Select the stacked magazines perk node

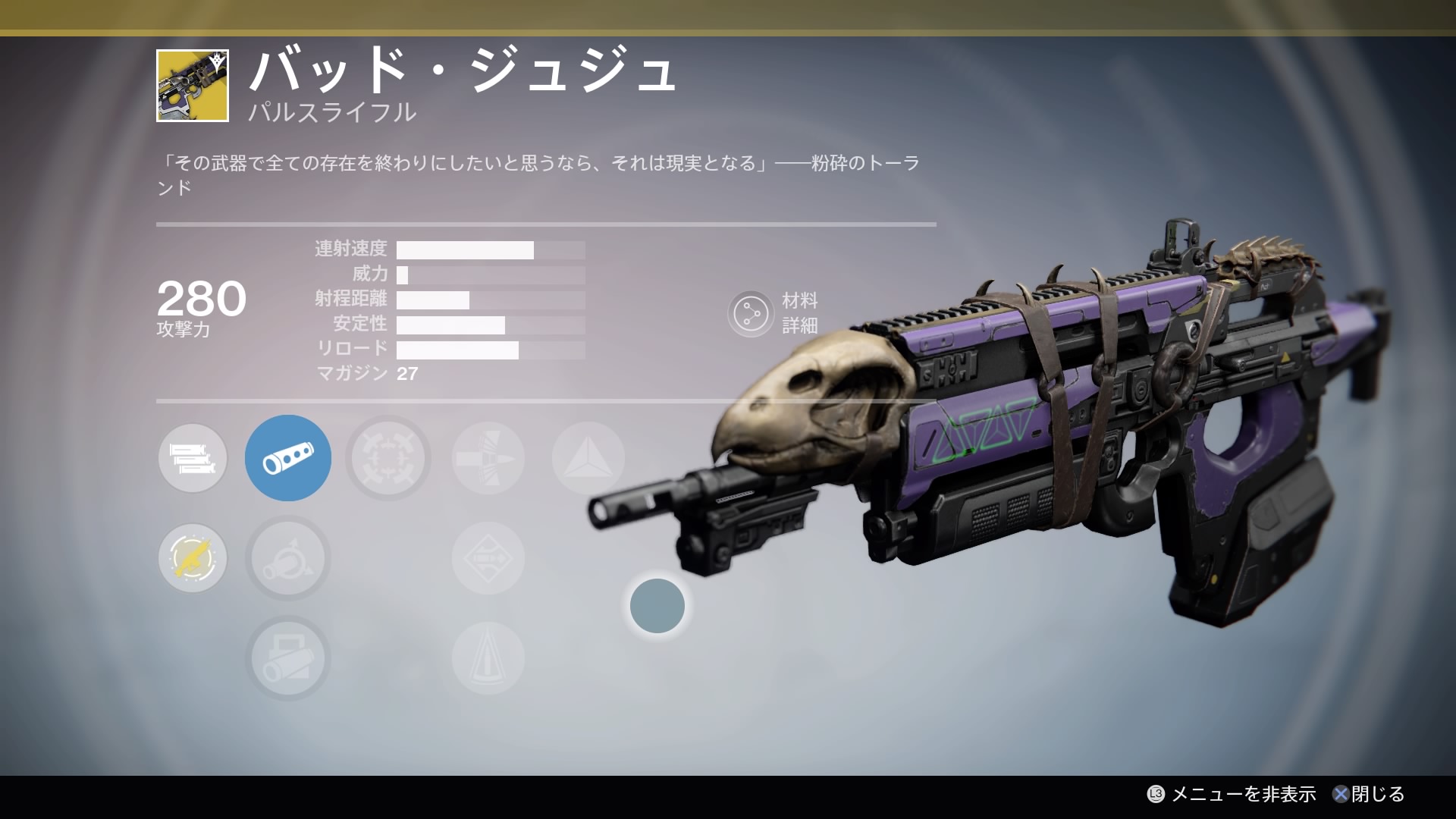click(x=193, y=458)
